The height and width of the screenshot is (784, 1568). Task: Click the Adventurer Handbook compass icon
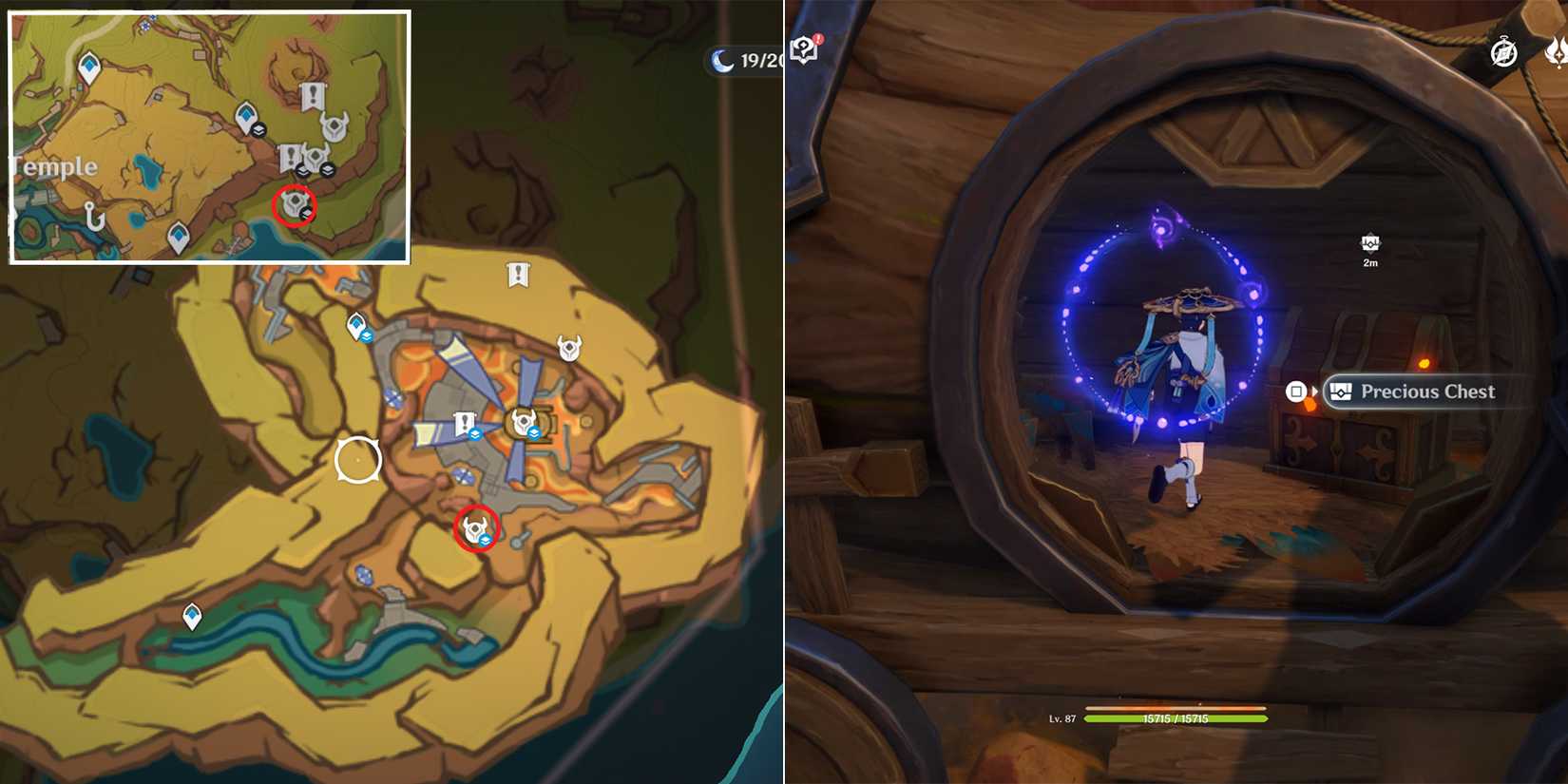coord(1504,54)
